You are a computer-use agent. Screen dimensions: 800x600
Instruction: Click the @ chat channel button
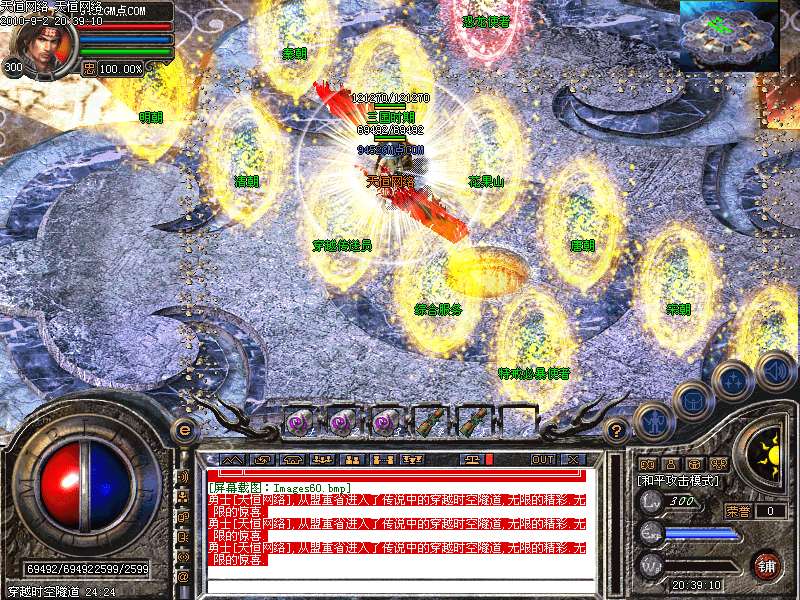(183, 577)
